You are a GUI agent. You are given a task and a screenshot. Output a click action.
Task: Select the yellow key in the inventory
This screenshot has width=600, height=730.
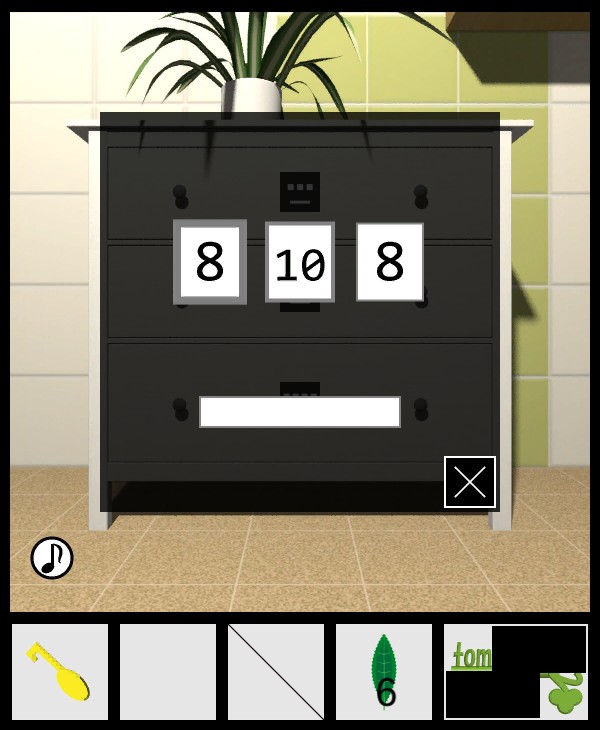coord(60,672)
